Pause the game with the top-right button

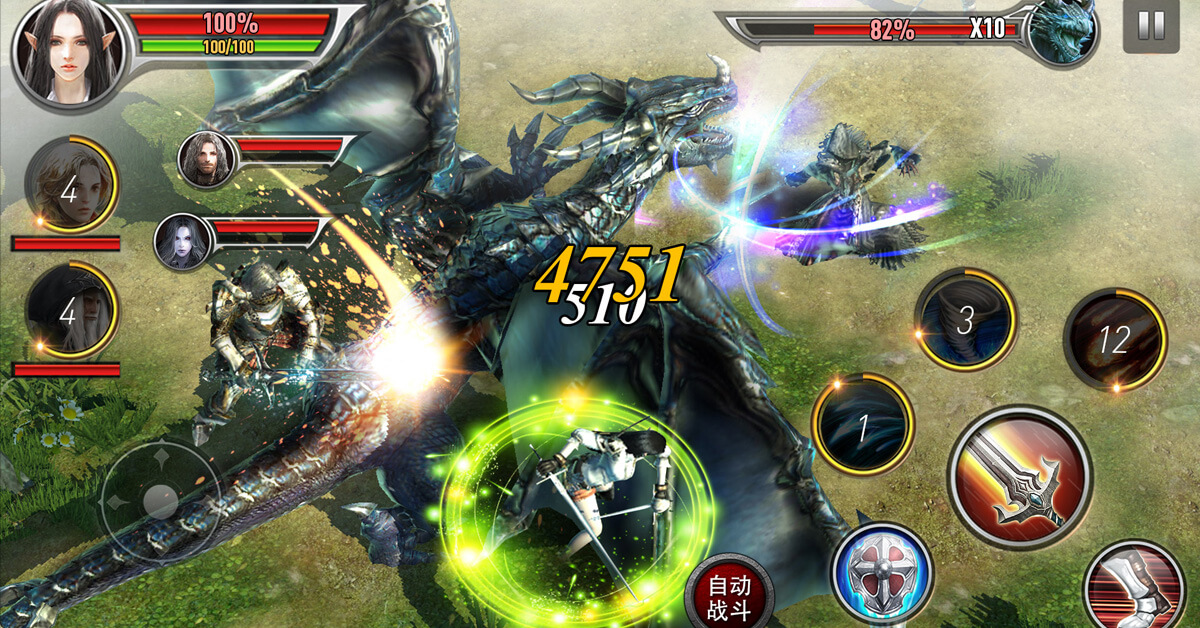(1151, 27)
